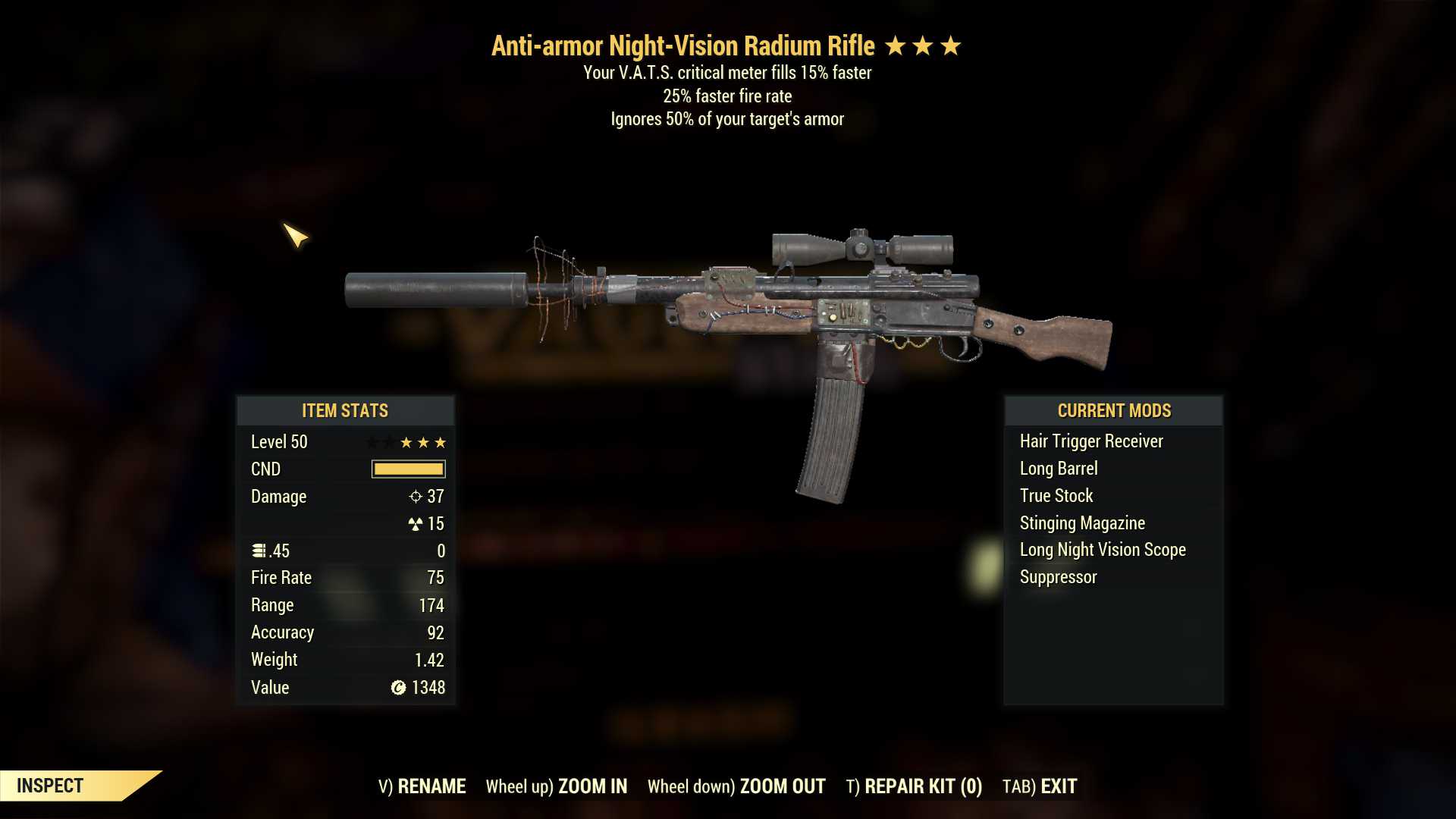Click the ZOOM IN option
The height and width of the screenshot is (819, 1456).
click(x=557, y=786)
